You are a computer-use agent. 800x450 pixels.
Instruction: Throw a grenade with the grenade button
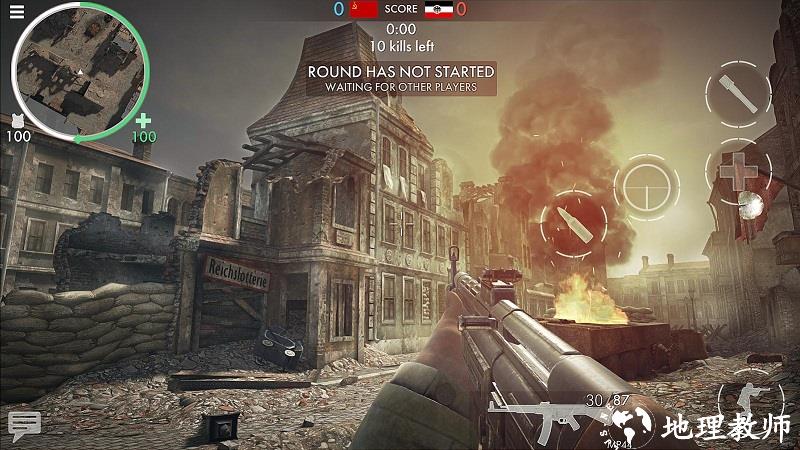tap(737, 94)
